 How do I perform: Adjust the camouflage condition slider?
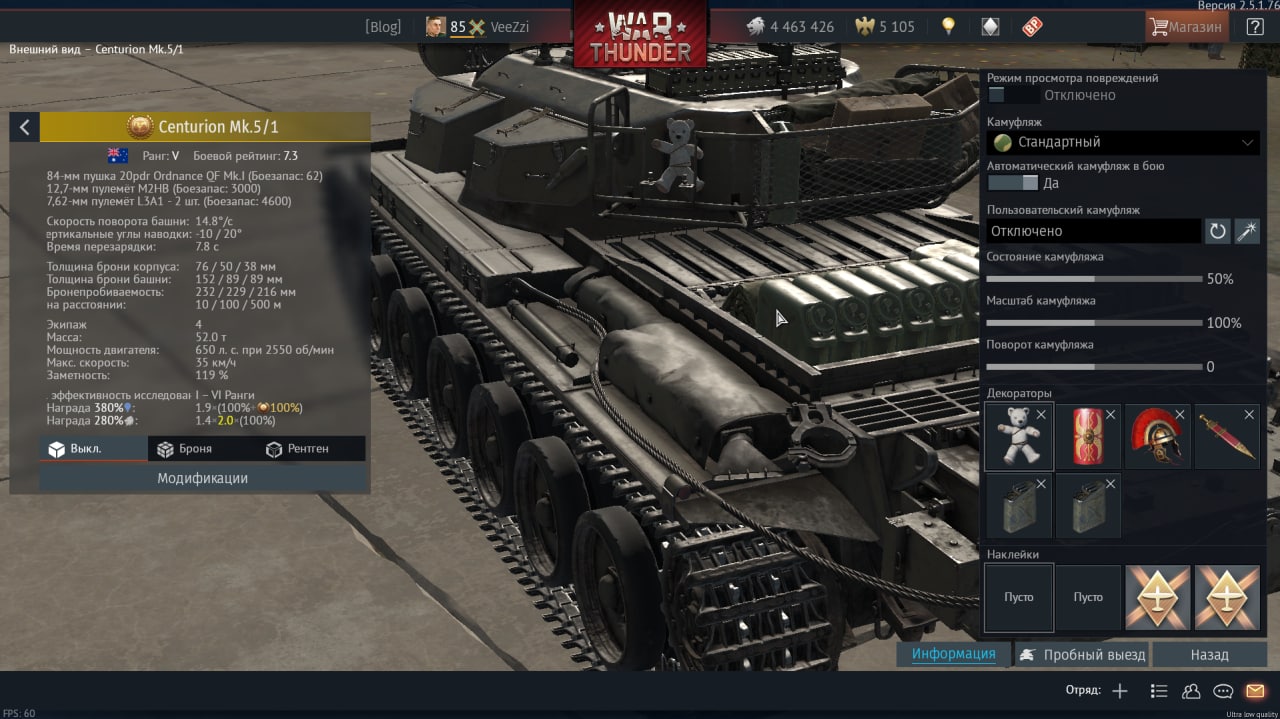coord(1094,279)
